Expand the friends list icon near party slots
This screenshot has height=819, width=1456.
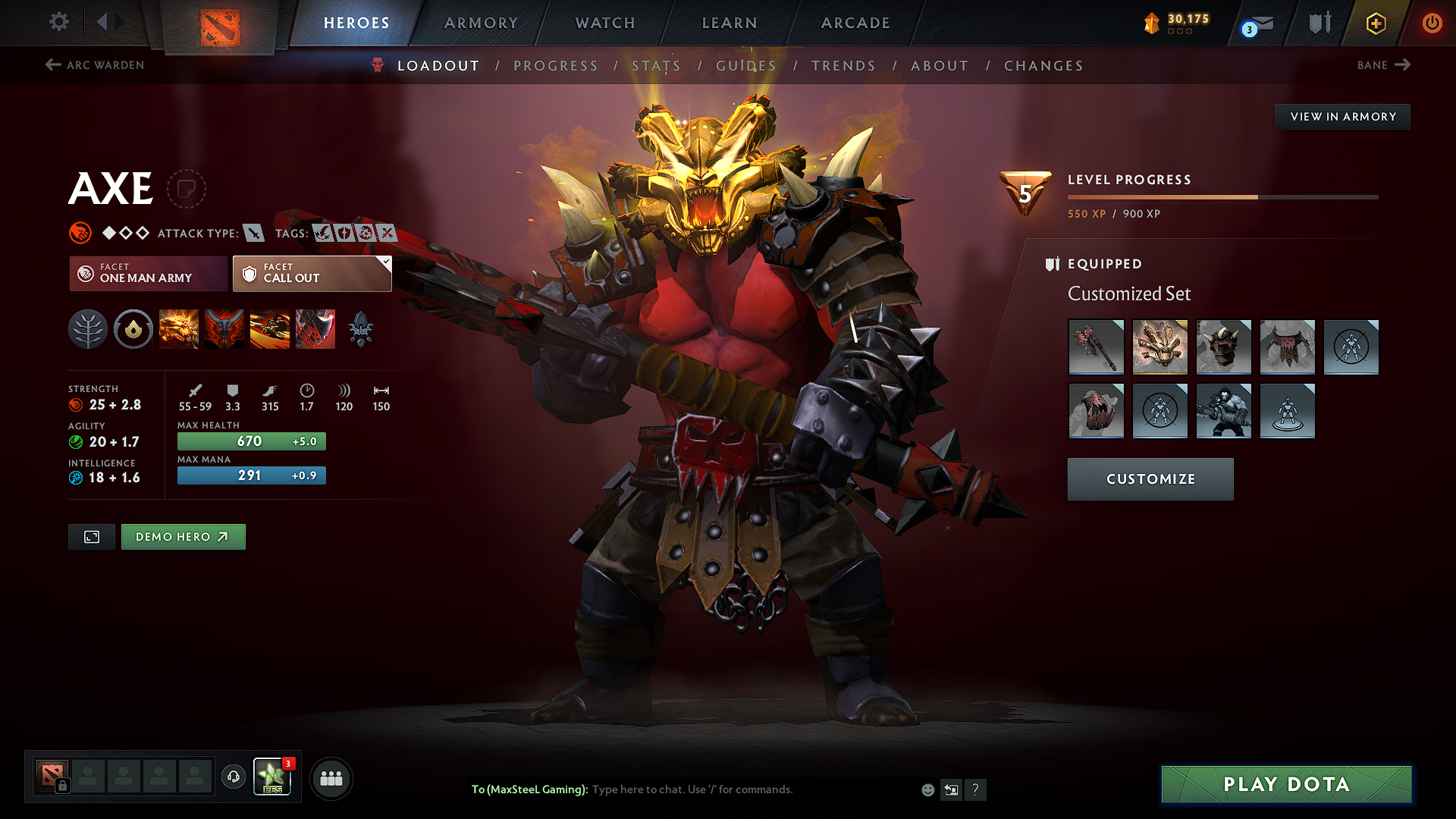(331, 778)
